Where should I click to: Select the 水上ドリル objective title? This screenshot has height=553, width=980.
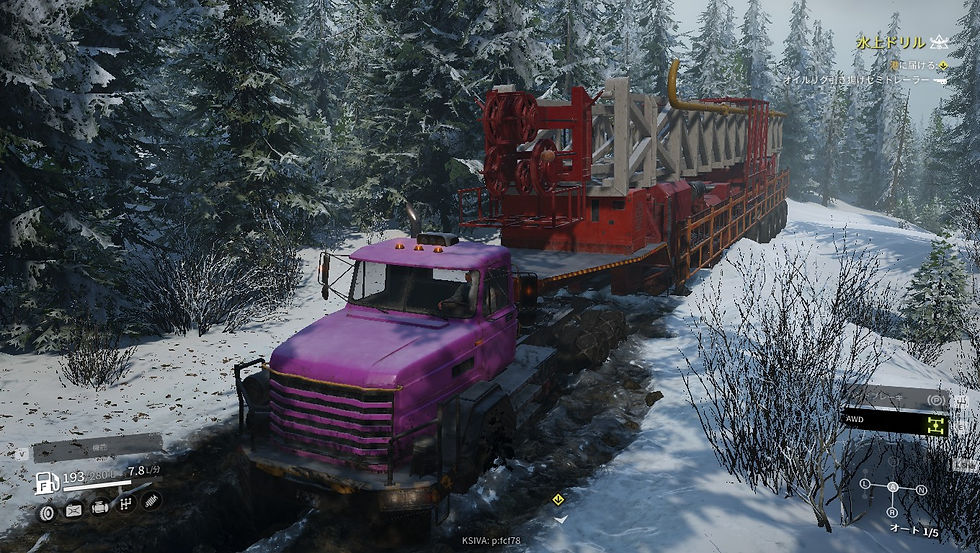click(x=890, y=43)
